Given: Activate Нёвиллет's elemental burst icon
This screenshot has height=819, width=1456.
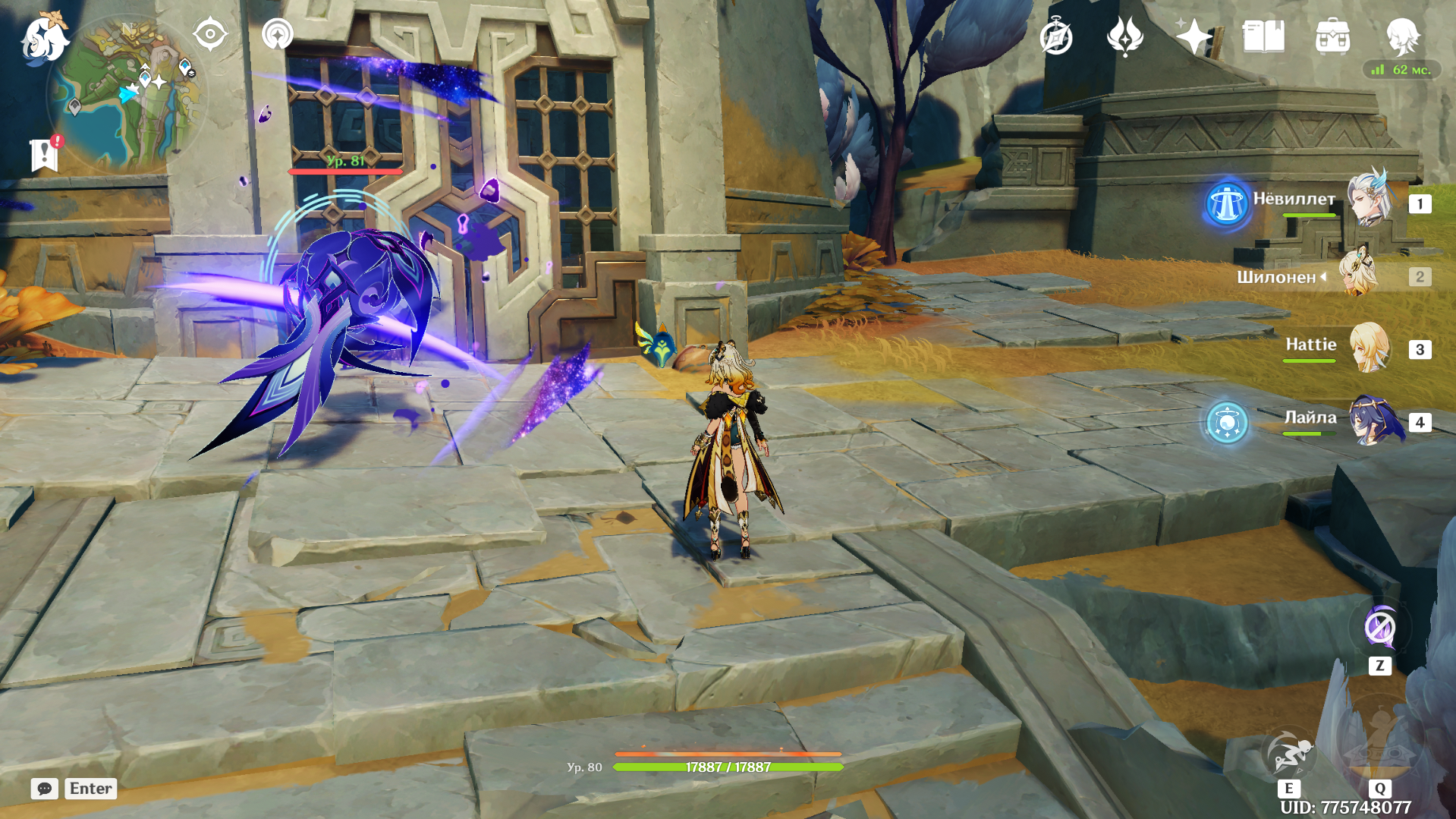Looking at the screenshot, I should click(x=1226, y=203).
